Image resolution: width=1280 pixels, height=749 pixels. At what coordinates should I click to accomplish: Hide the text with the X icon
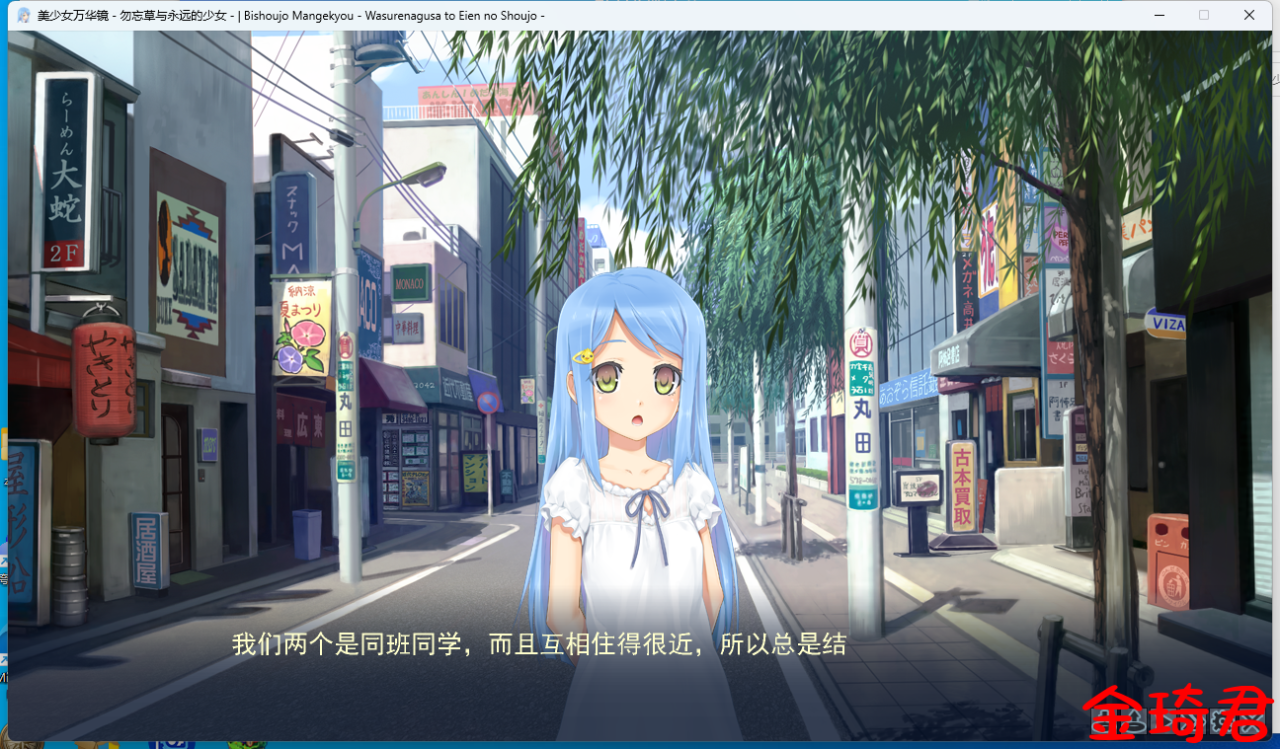[1252, 721]
